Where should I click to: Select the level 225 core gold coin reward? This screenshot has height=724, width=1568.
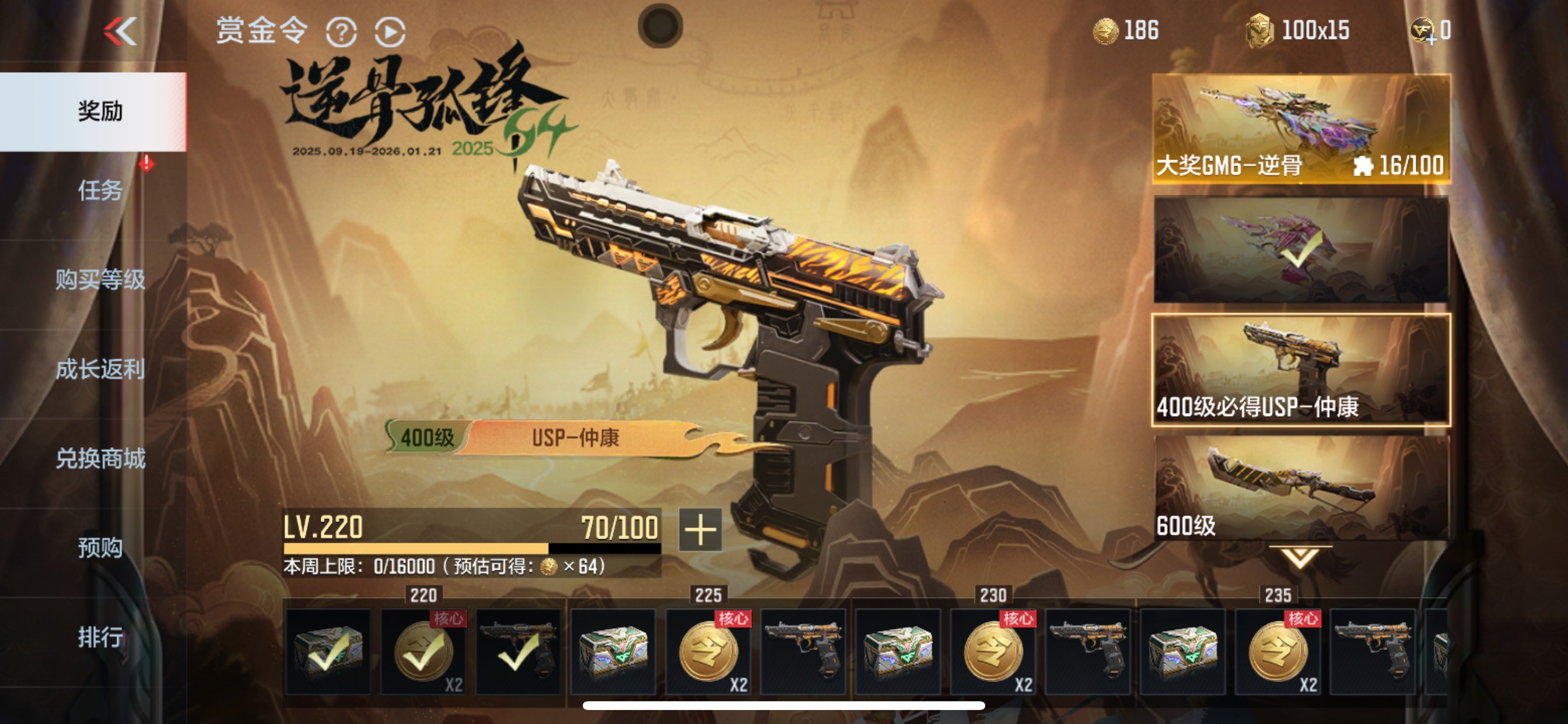[x=709, y=652]
